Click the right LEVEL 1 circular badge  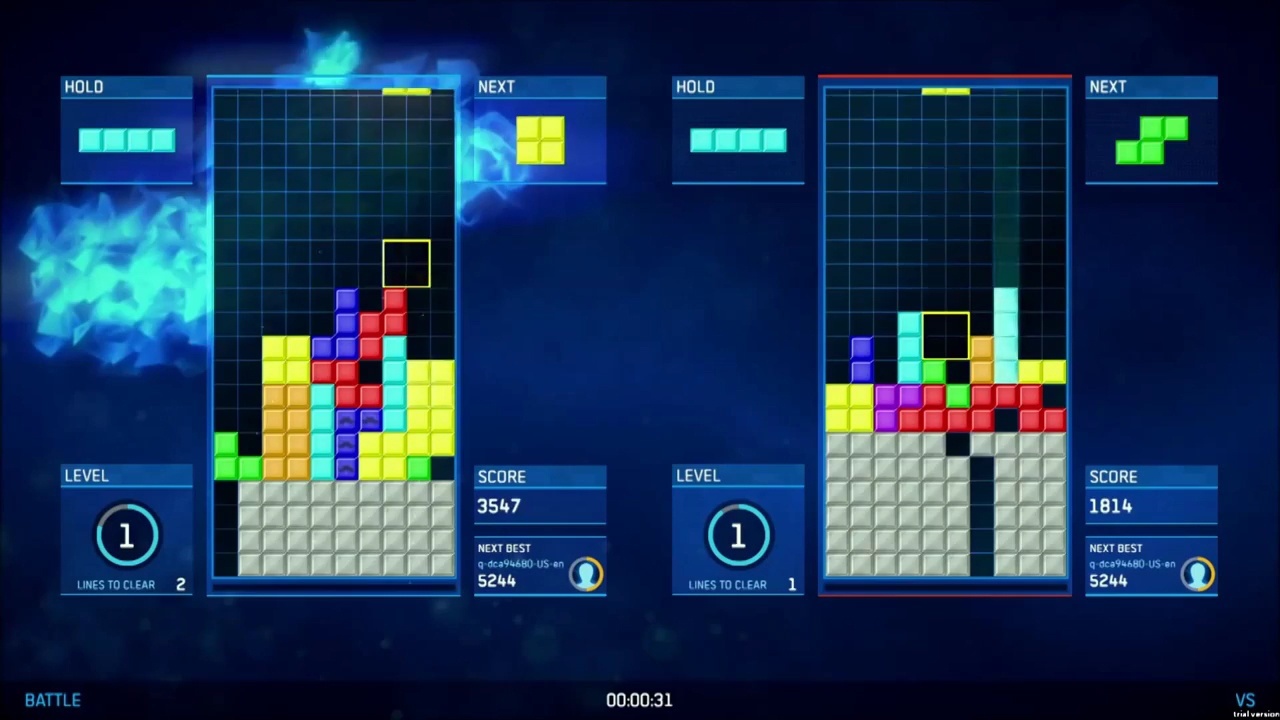tap(737, 537)
